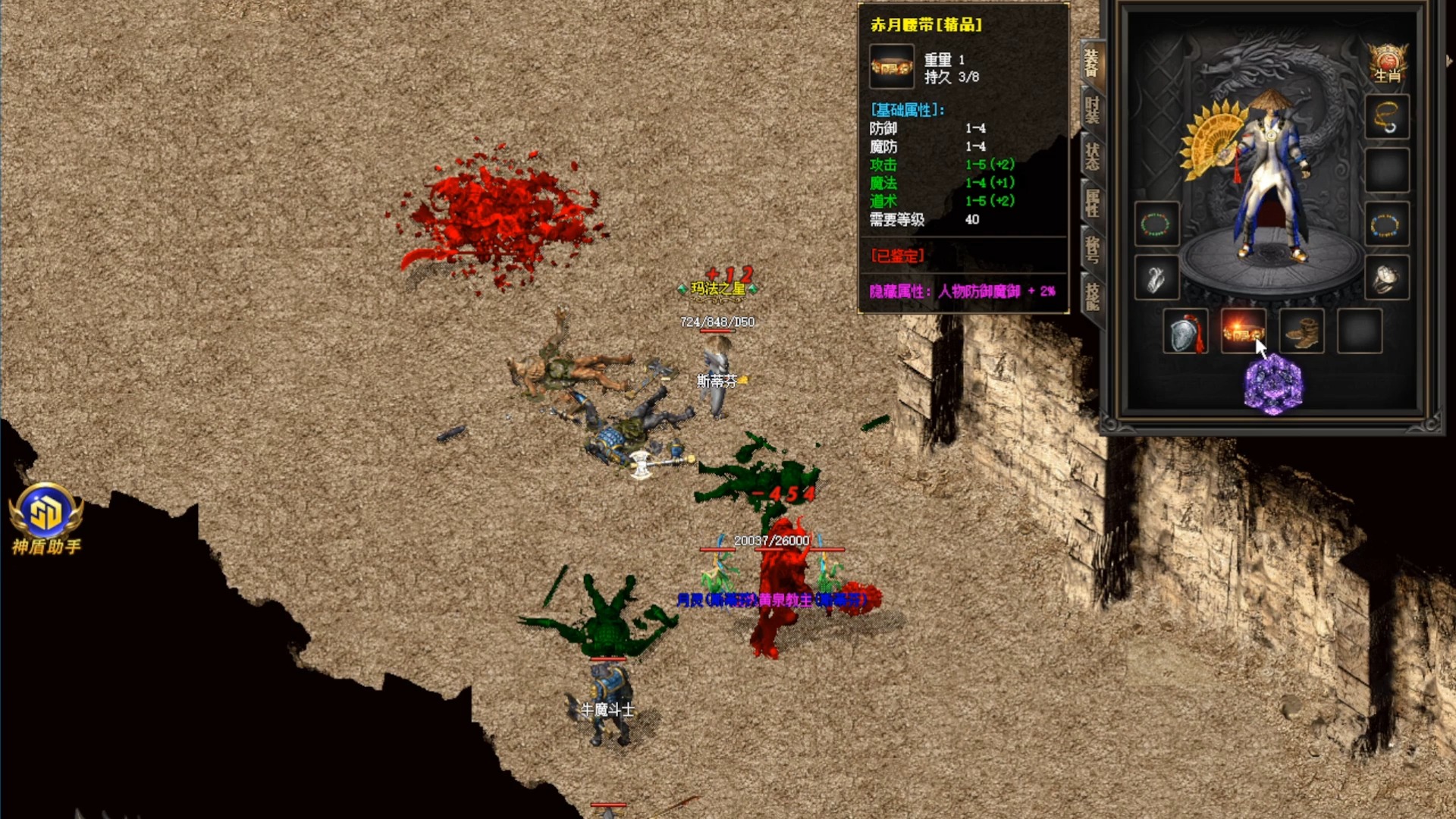
Task: Select the shield charm with red tassel
Action: 1185,332
